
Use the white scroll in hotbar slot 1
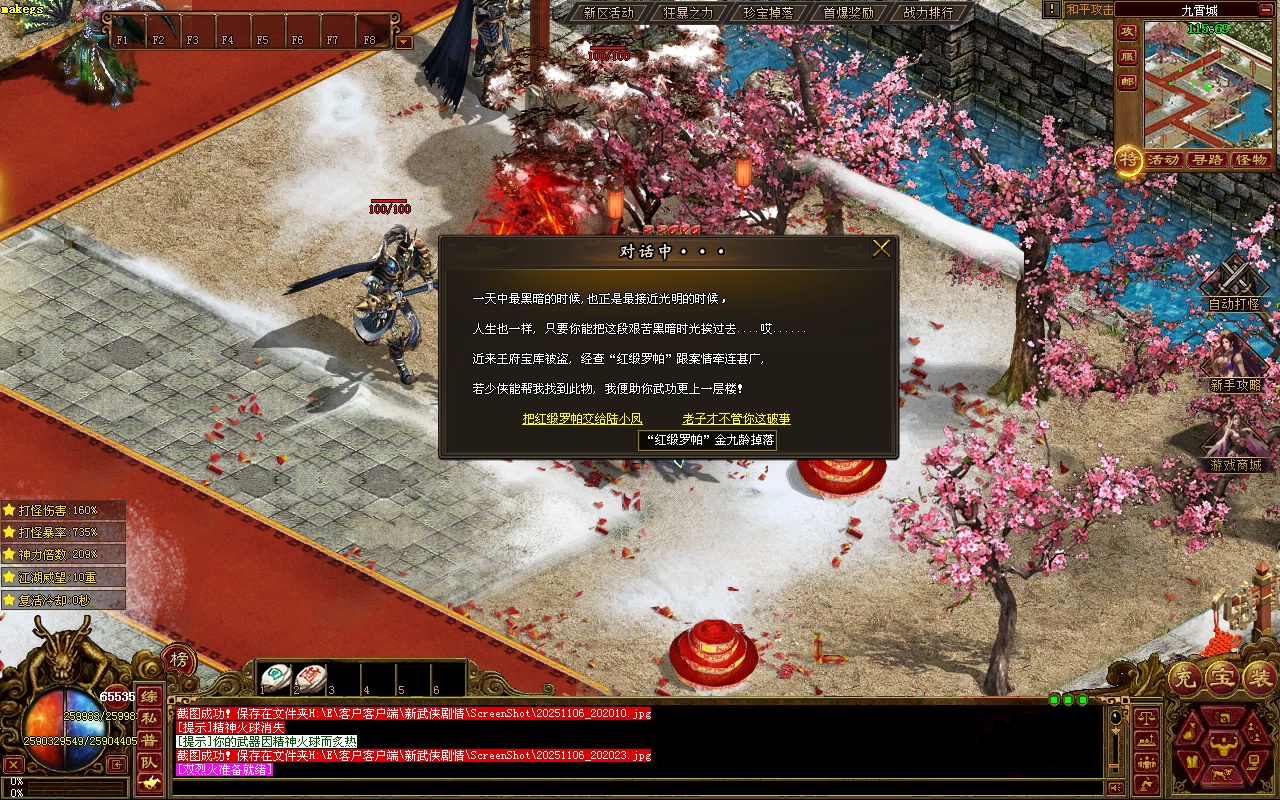tap(276, 678)
